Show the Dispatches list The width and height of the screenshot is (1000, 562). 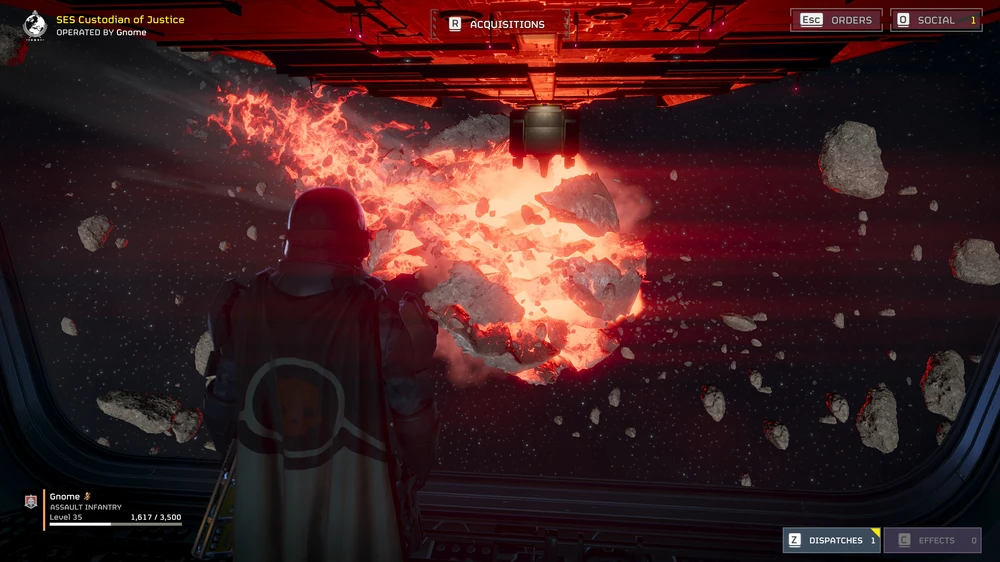[831, 540]
